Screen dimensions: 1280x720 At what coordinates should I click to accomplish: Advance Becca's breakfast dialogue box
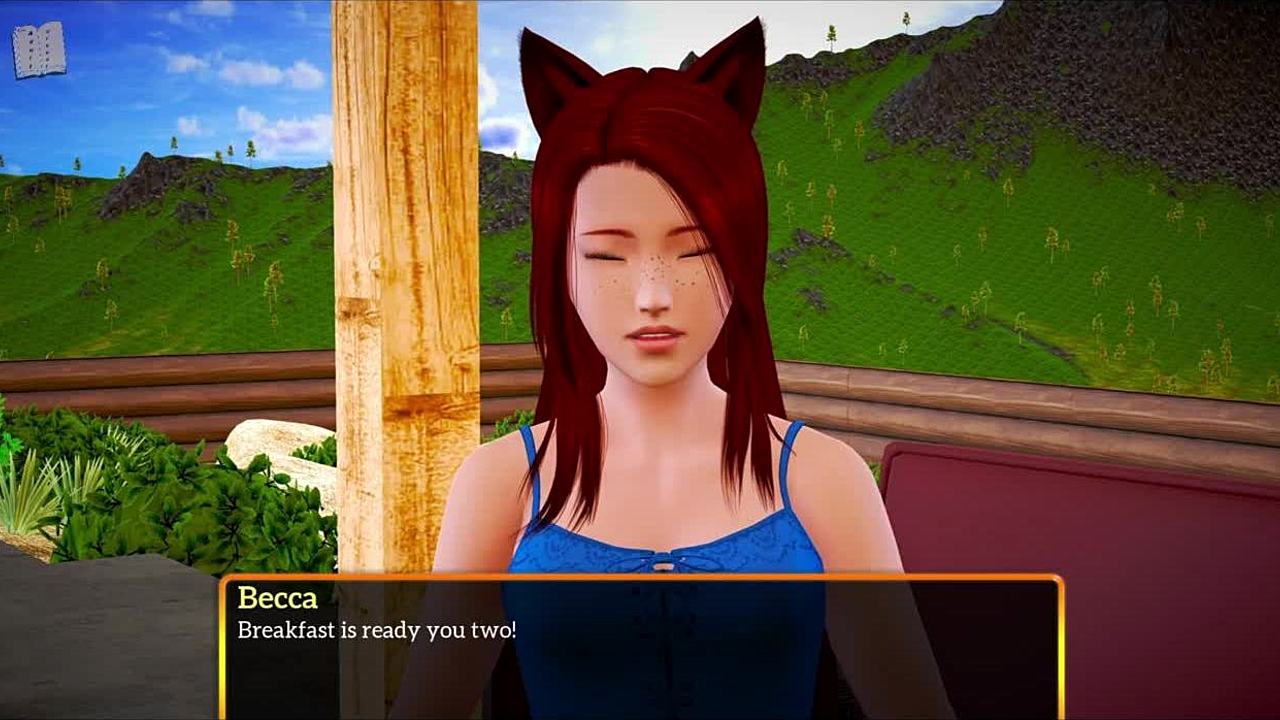[640, 647]
